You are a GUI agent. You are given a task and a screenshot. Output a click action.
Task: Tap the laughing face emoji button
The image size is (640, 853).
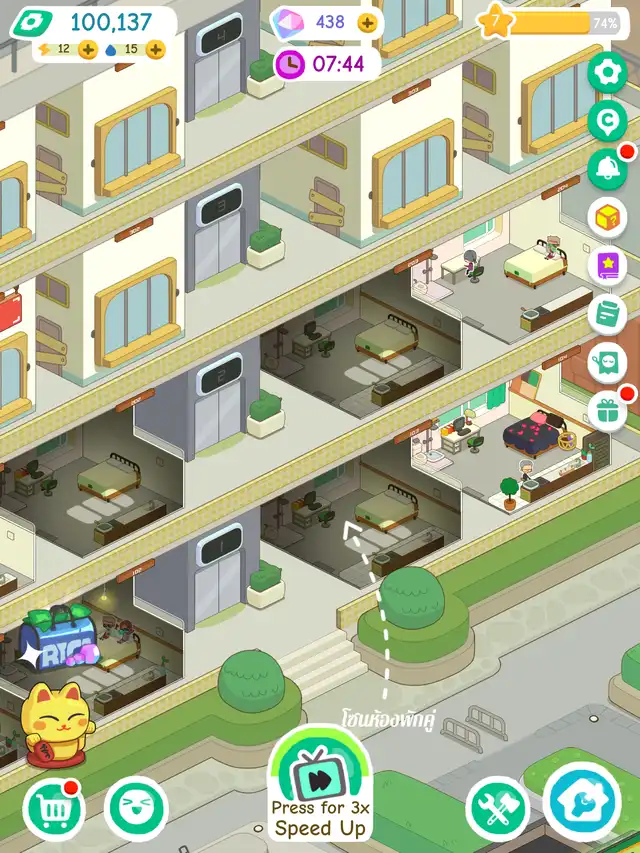tap(135, 808)
